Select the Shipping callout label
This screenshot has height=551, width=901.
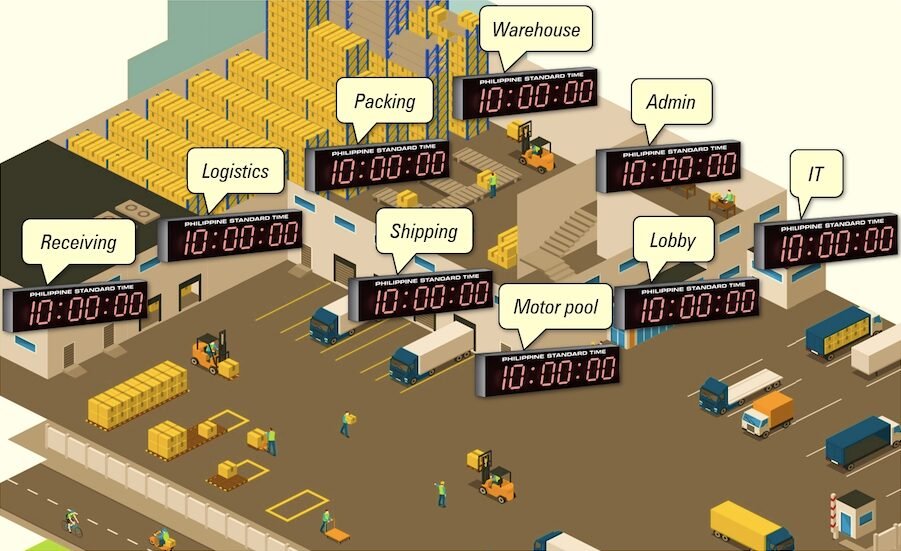coord(423,232)
